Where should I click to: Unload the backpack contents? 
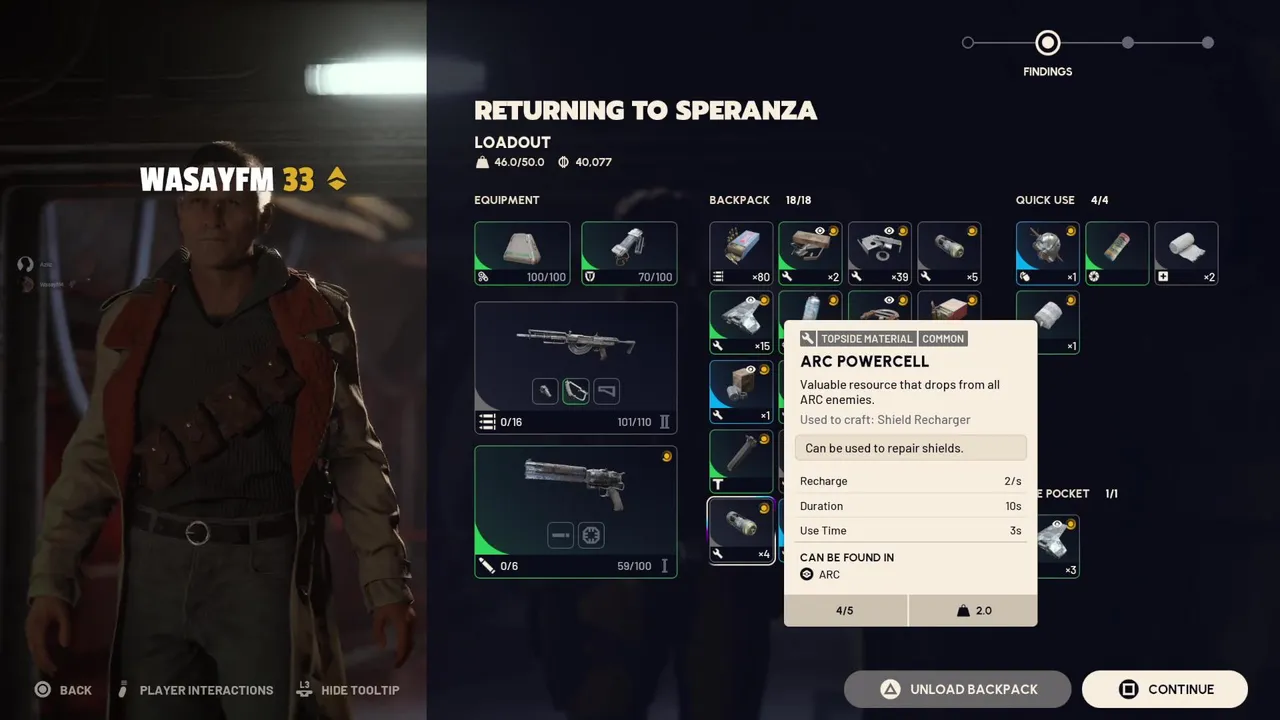point(957,689)
